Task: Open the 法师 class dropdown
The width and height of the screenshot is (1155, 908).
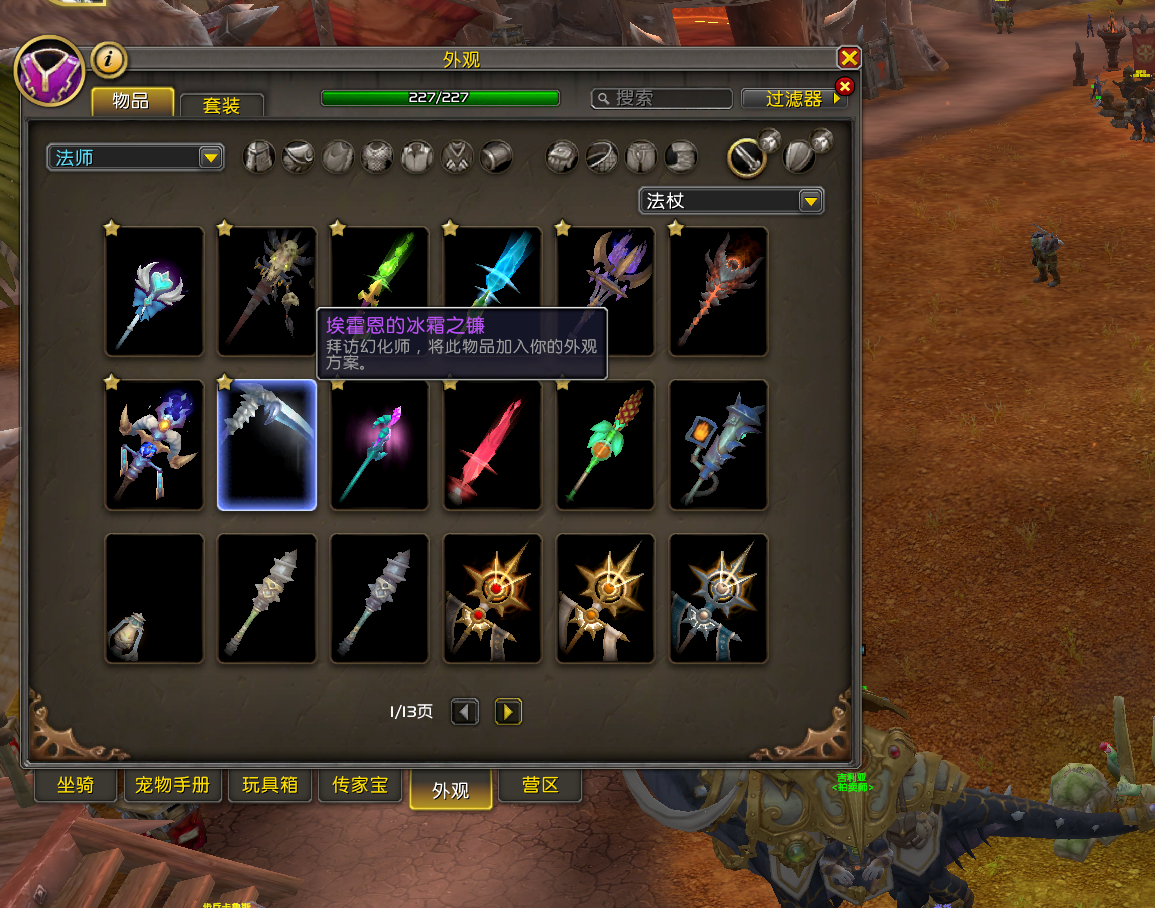Action: pos(135,157)
